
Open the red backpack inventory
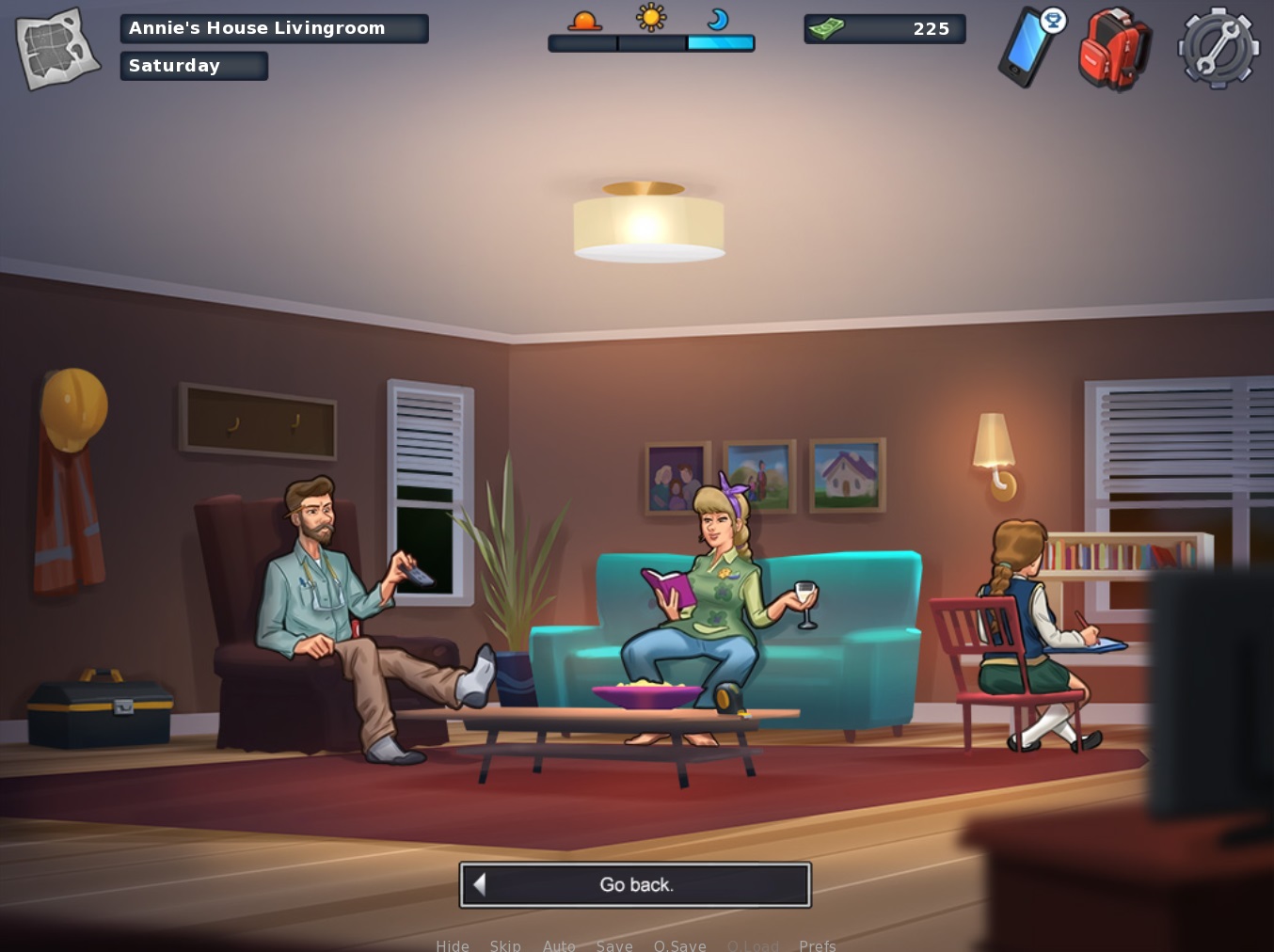pyautogui.click(x=1114, y=49)
